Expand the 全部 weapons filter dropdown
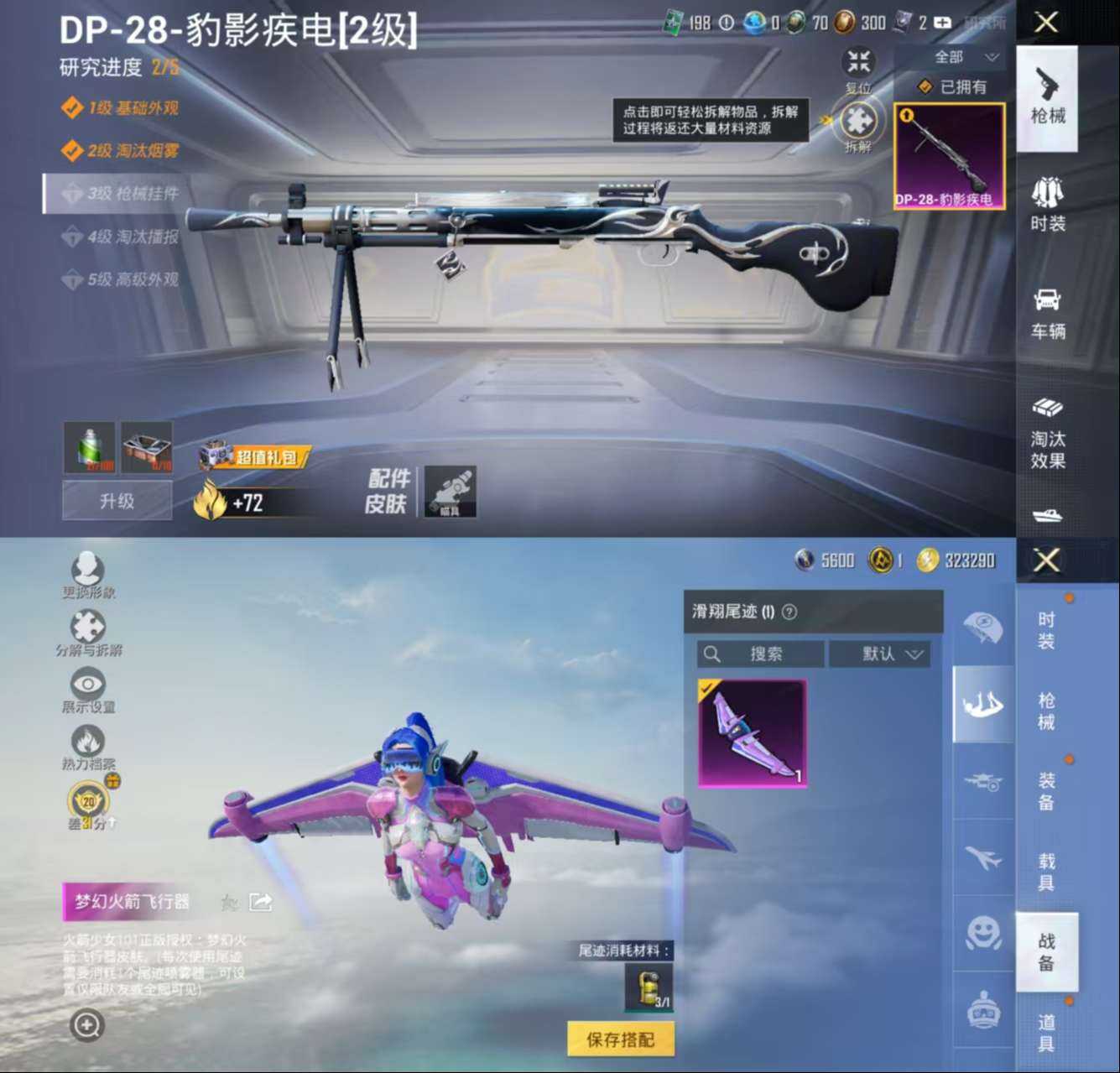The height and width of the screenshot is (1073, 1120). (959, 56)
